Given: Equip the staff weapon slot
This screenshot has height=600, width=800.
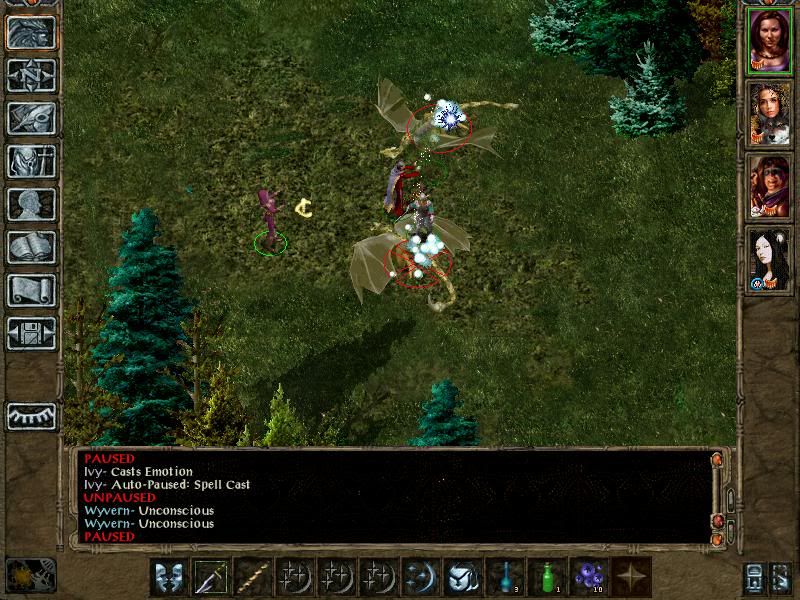Looking at the screenshot, I should [254, 577].
